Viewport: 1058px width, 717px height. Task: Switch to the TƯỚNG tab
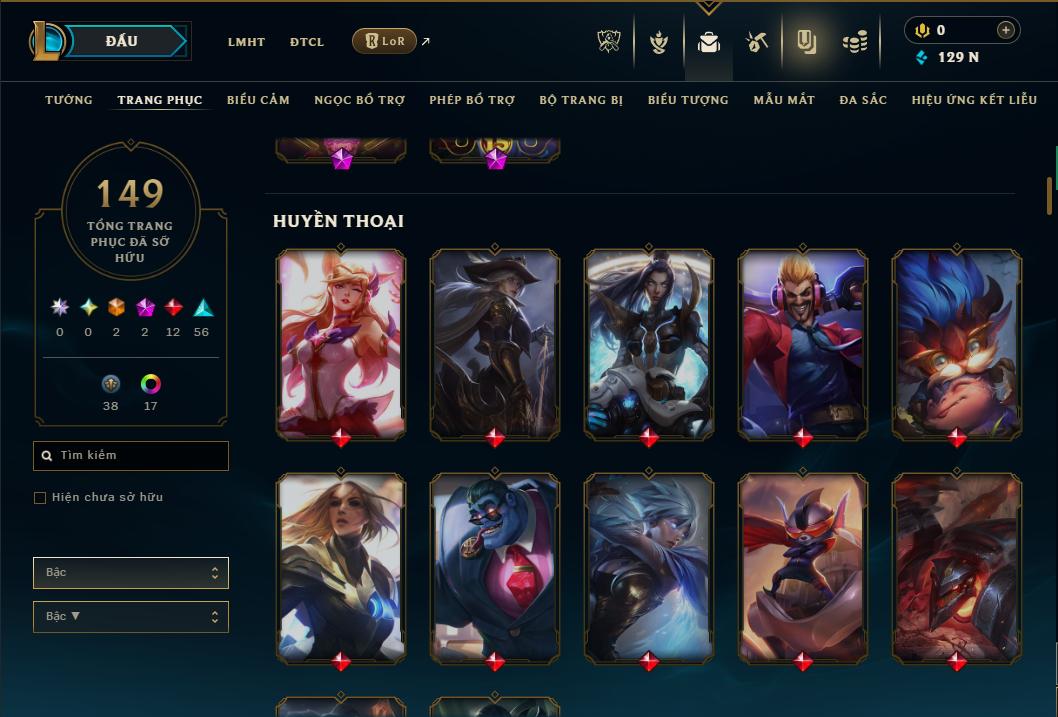[69, 100]
